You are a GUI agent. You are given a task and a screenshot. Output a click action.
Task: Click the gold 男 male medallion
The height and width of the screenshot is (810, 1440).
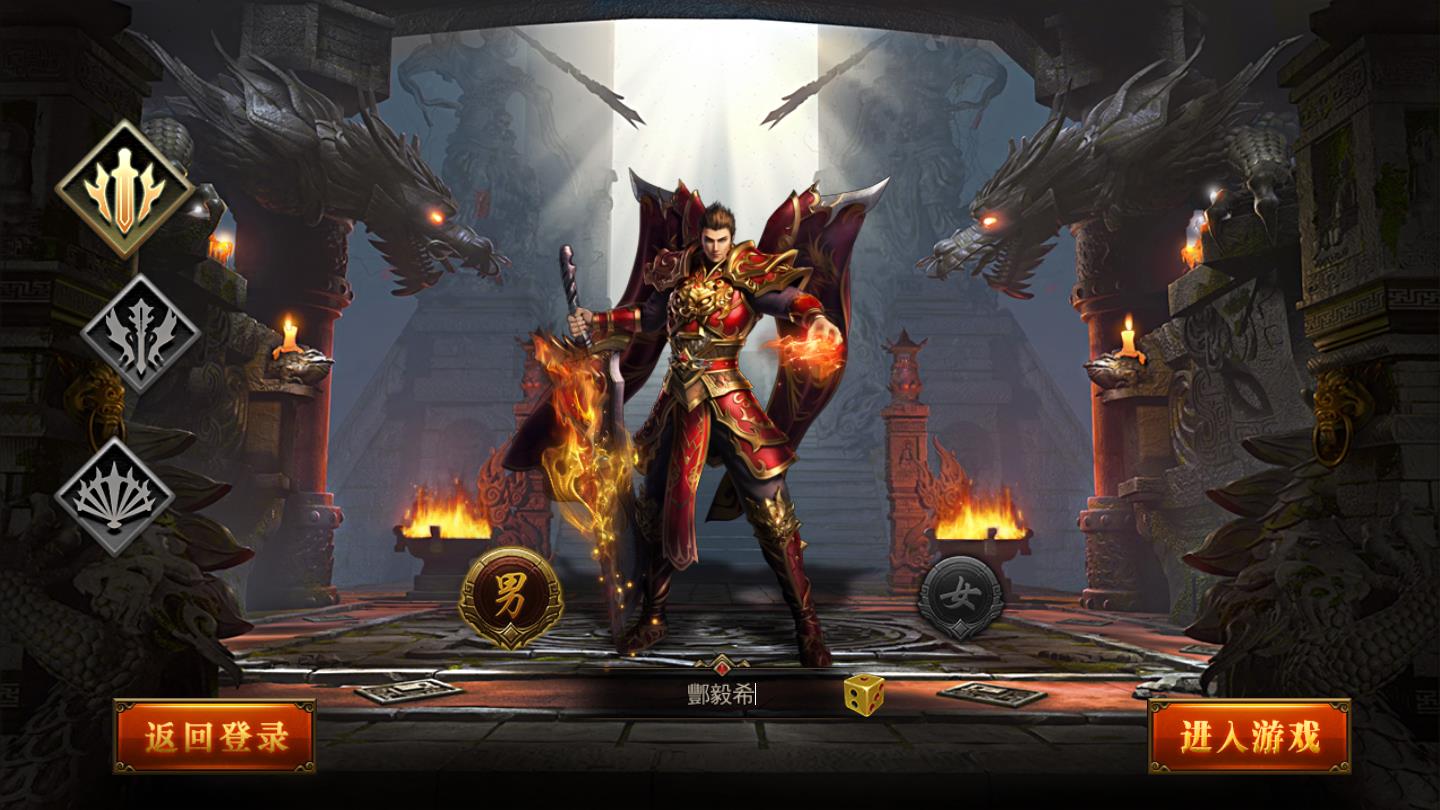[512, 594]
